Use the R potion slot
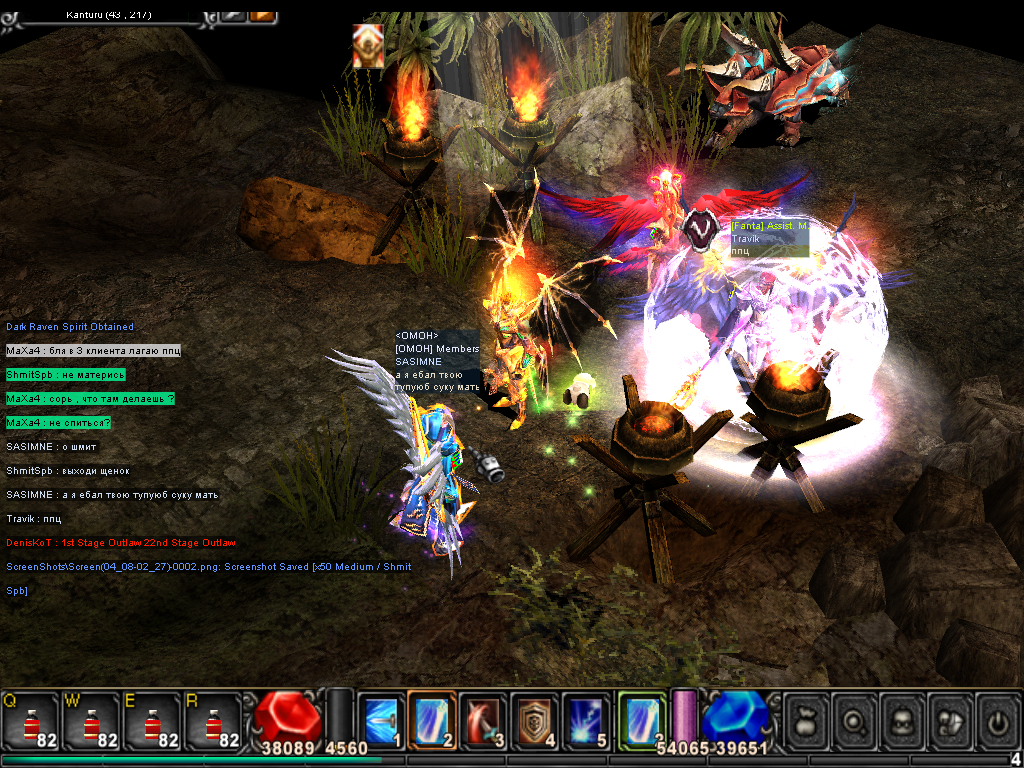The width and height of the screenshot is (1024, 768). pyautogui.click(x=212, y=719)
